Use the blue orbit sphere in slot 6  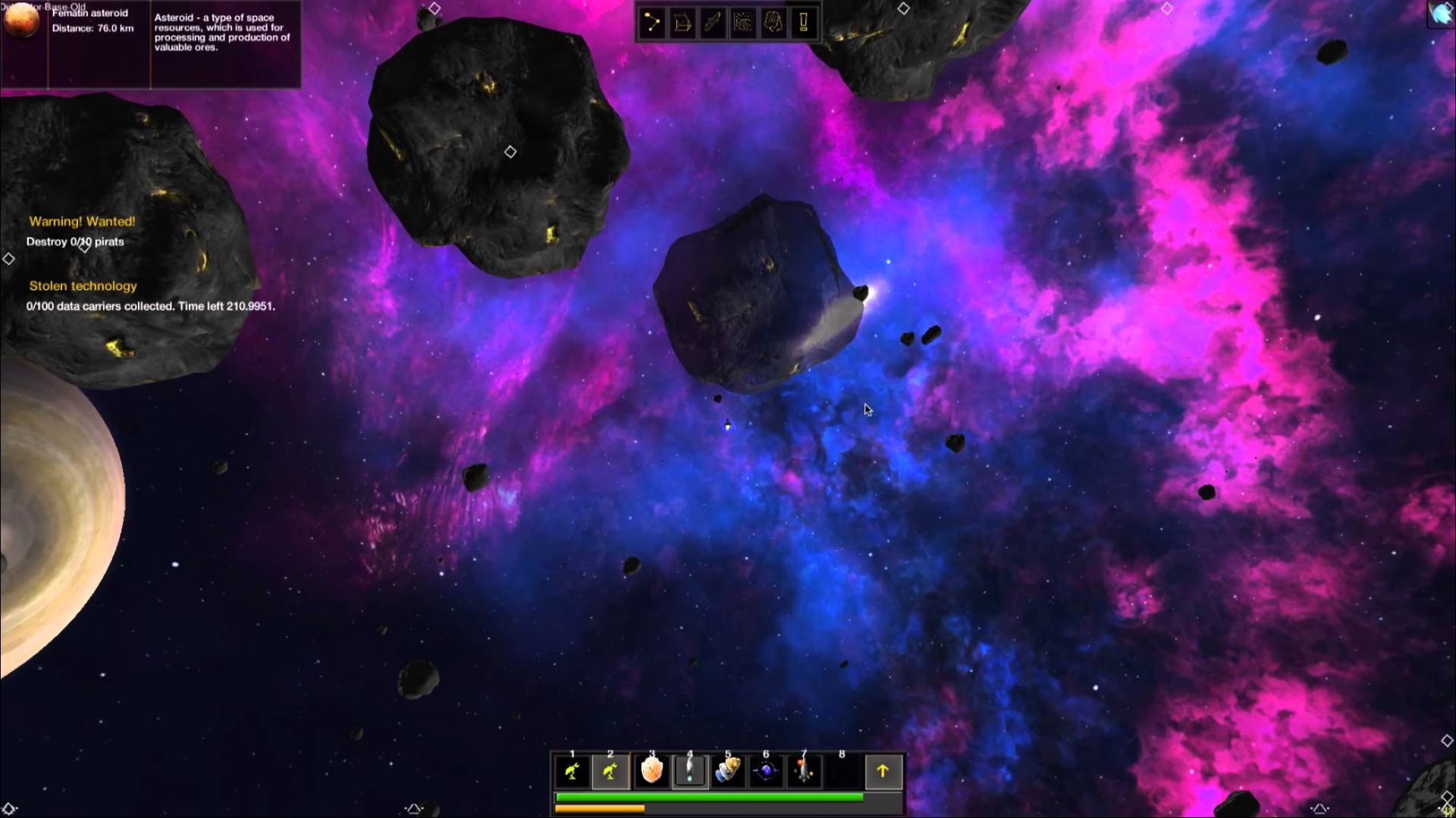766,772
